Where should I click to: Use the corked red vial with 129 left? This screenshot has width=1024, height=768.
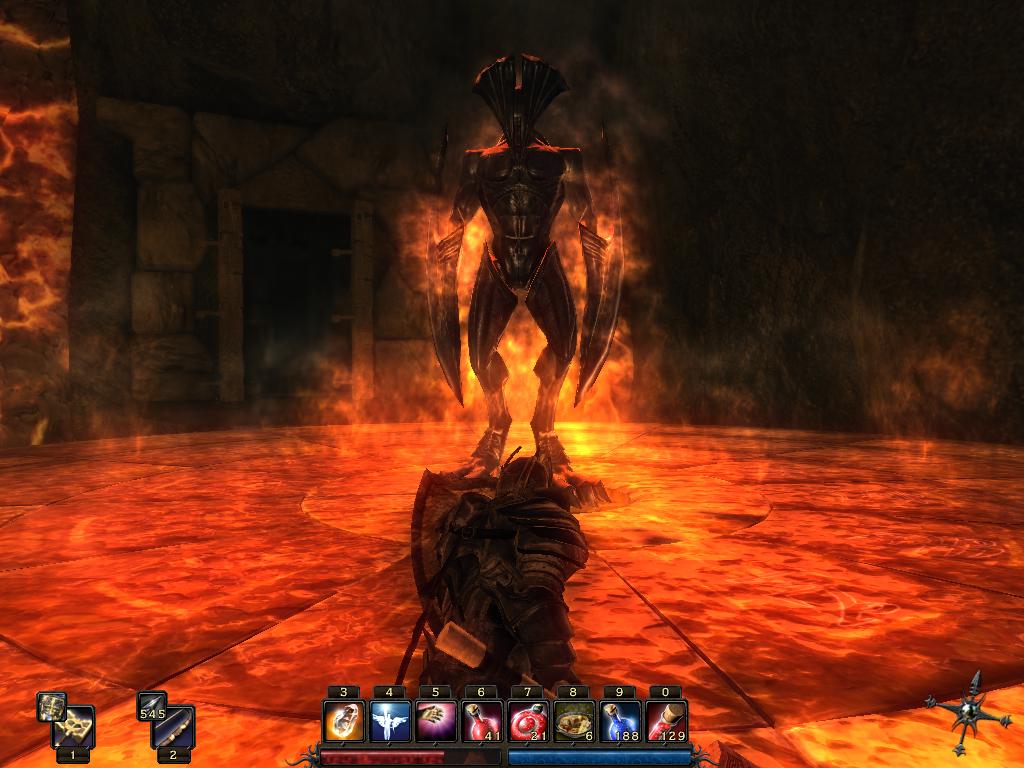665,720
